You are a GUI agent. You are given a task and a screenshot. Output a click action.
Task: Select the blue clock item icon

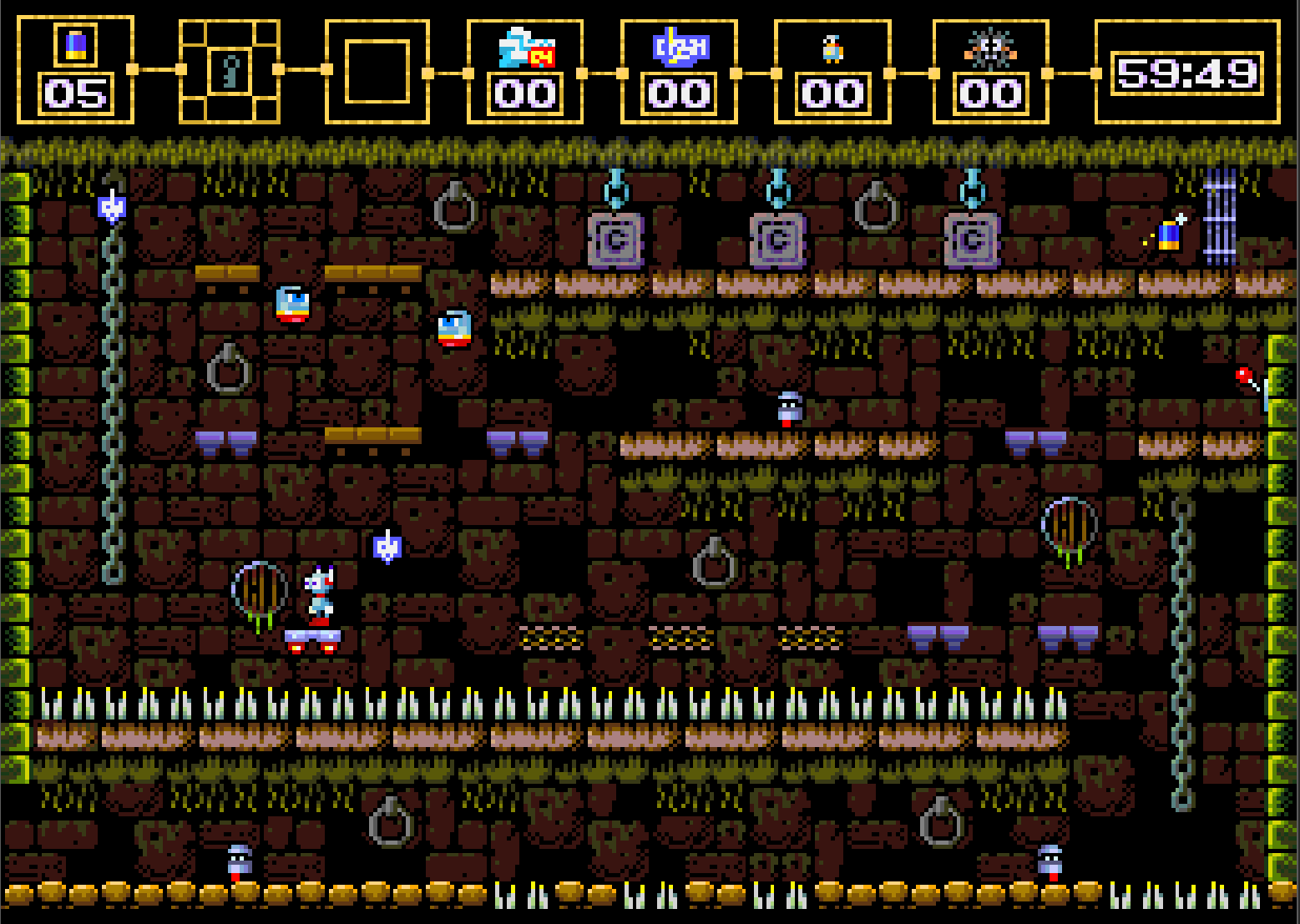(680, 47)
